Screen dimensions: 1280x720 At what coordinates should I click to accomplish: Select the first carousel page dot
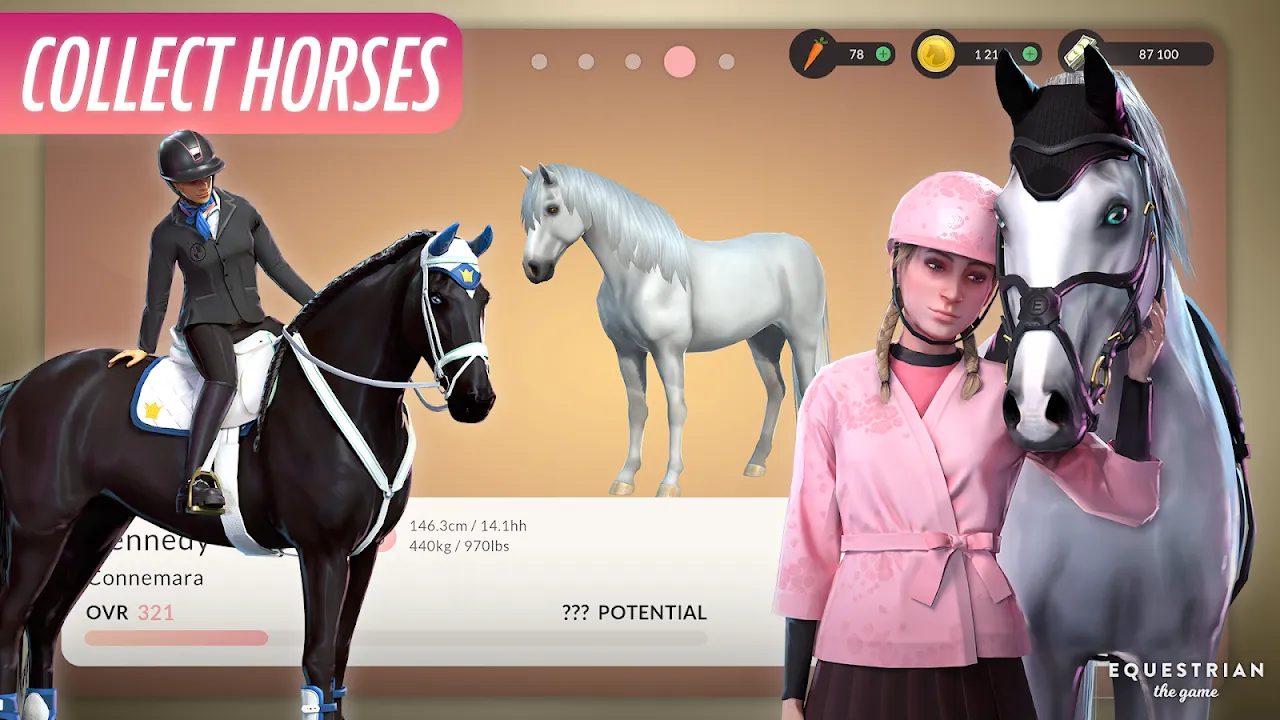coord(540,62)
